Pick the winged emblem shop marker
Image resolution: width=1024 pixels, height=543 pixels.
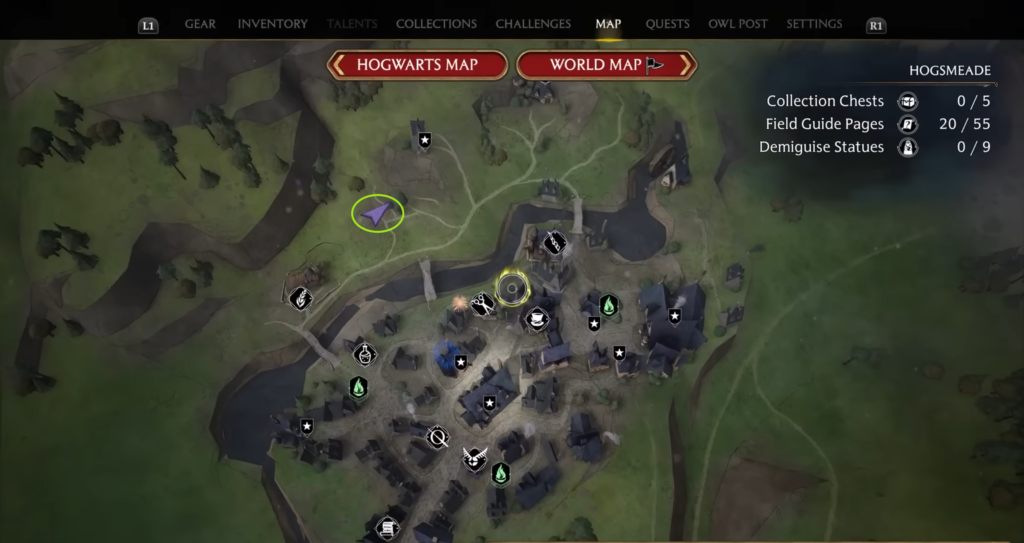coord(474,459)
